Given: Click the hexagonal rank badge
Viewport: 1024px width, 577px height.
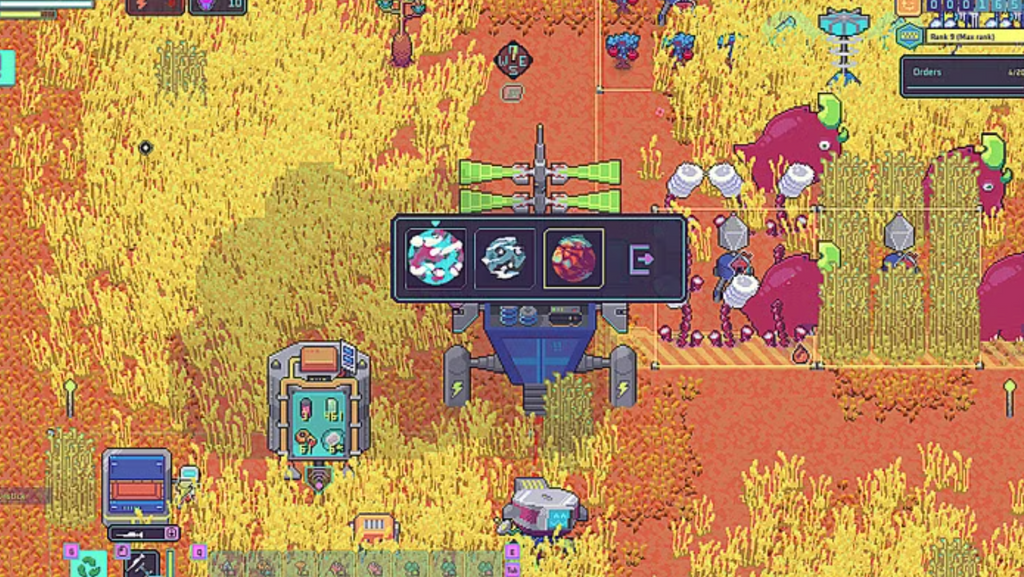Looking at the screenshot, I should (909, 37).
